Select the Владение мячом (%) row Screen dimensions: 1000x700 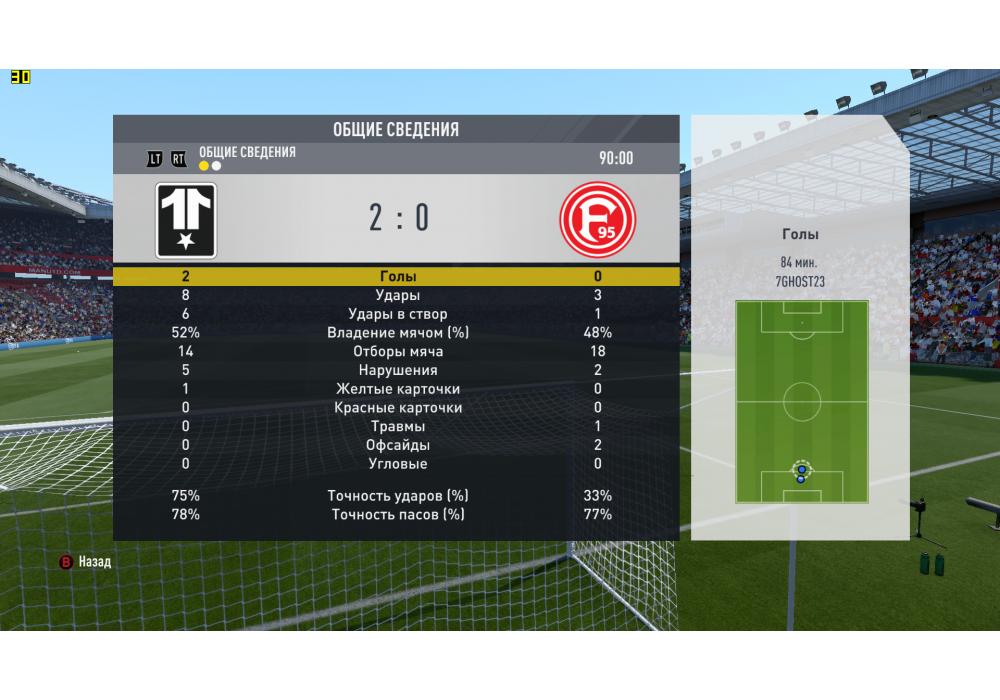click(x=397, y=333)
